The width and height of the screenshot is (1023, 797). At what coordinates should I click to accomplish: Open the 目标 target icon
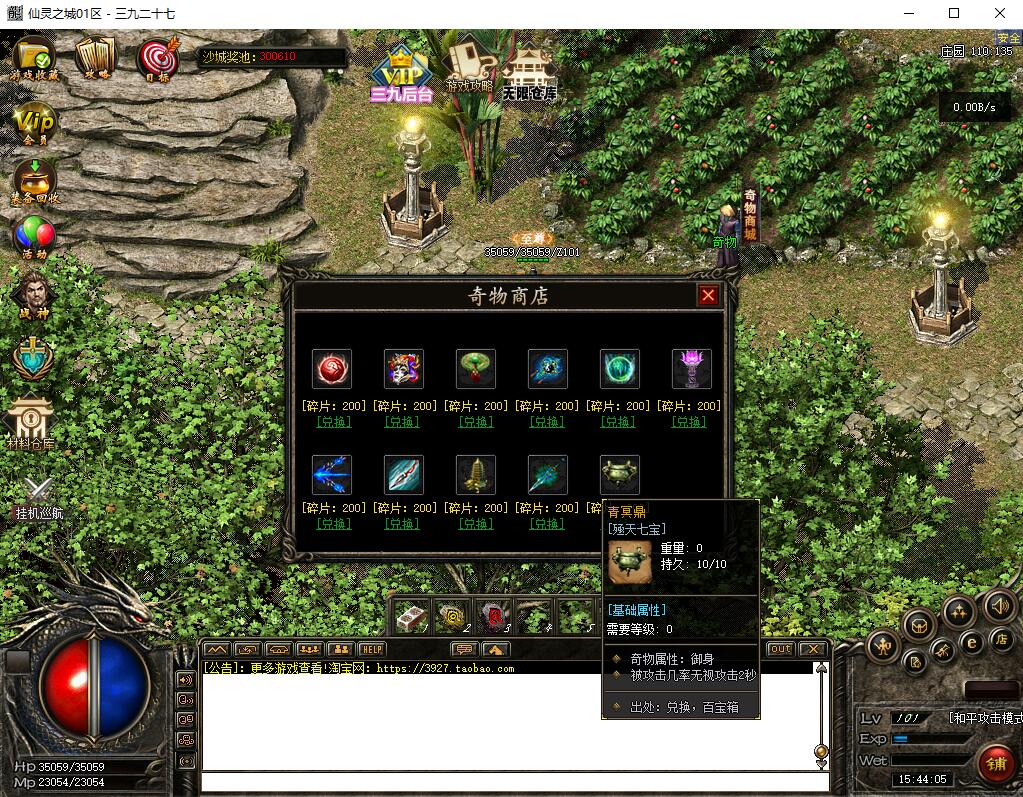(157, 58)
